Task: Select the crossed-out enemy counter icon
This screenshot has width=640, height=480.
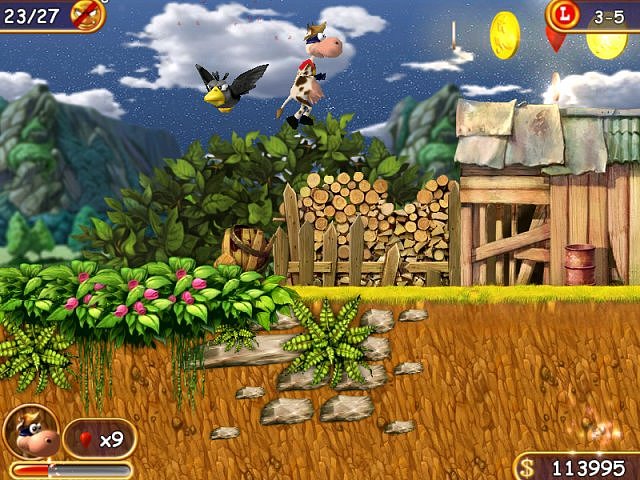Action: [x=88, y=14]
